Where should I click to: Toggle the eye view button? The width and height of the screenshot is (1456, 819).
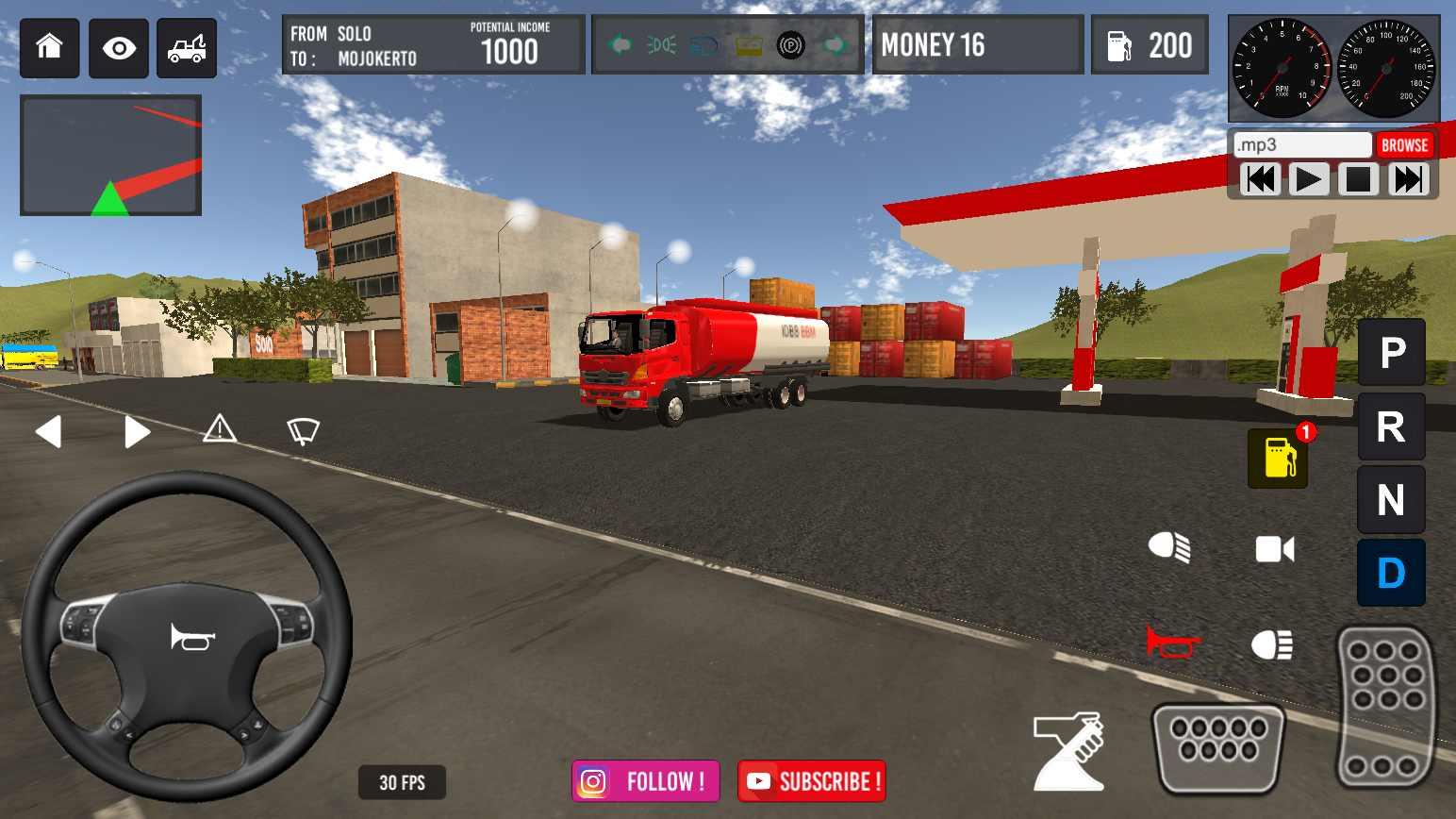pyautogui.click(x=119, y=47)
